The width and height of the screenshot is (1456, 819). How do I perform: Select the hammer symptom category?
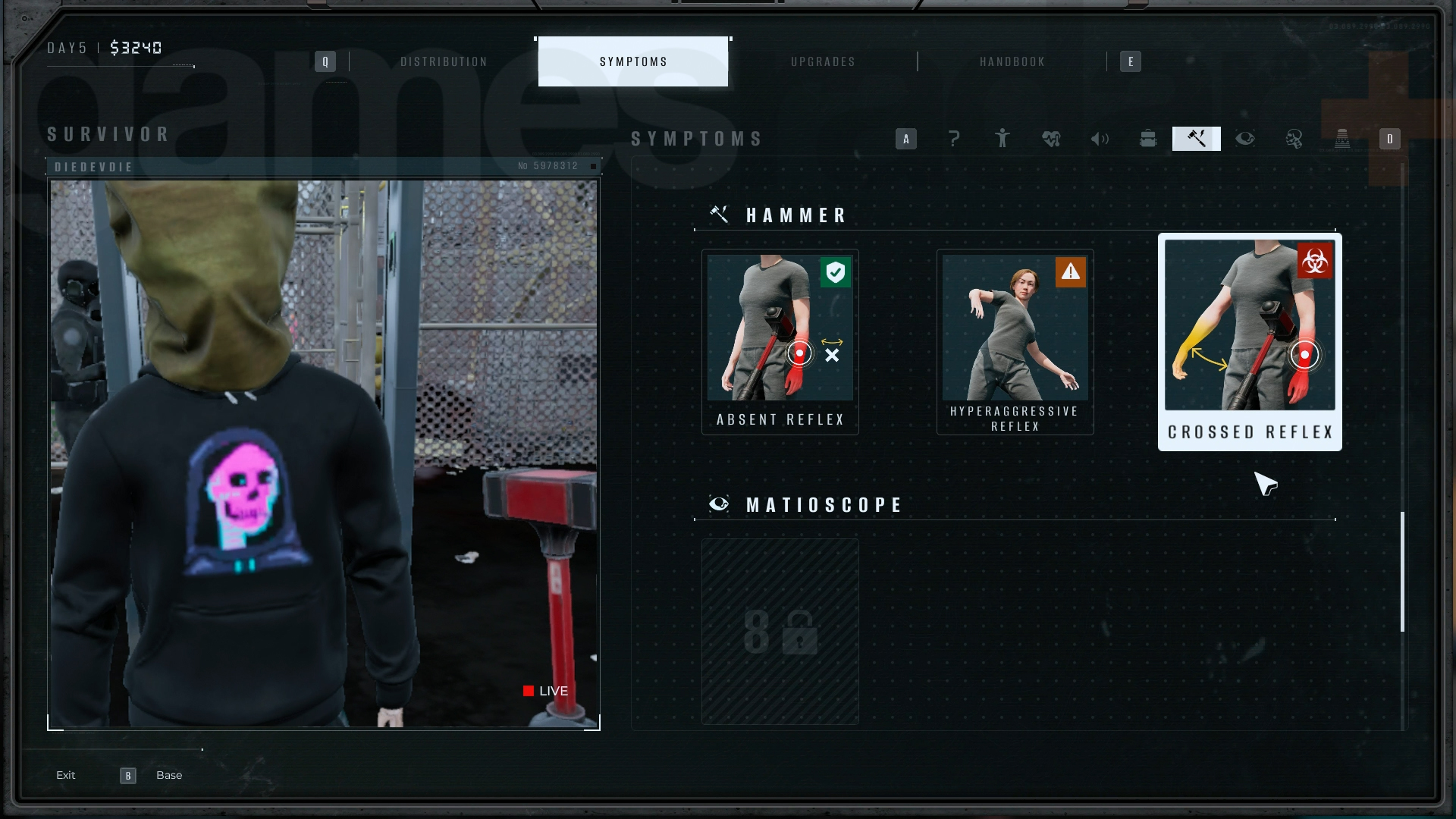tap(1197, 139)
